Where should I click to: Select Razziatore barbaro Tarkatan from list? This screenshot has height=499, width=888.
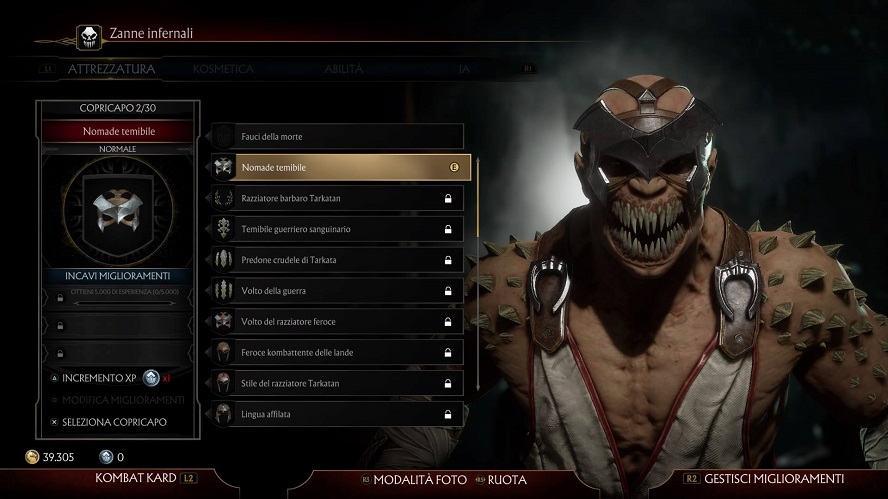click(x=337, y=198)
